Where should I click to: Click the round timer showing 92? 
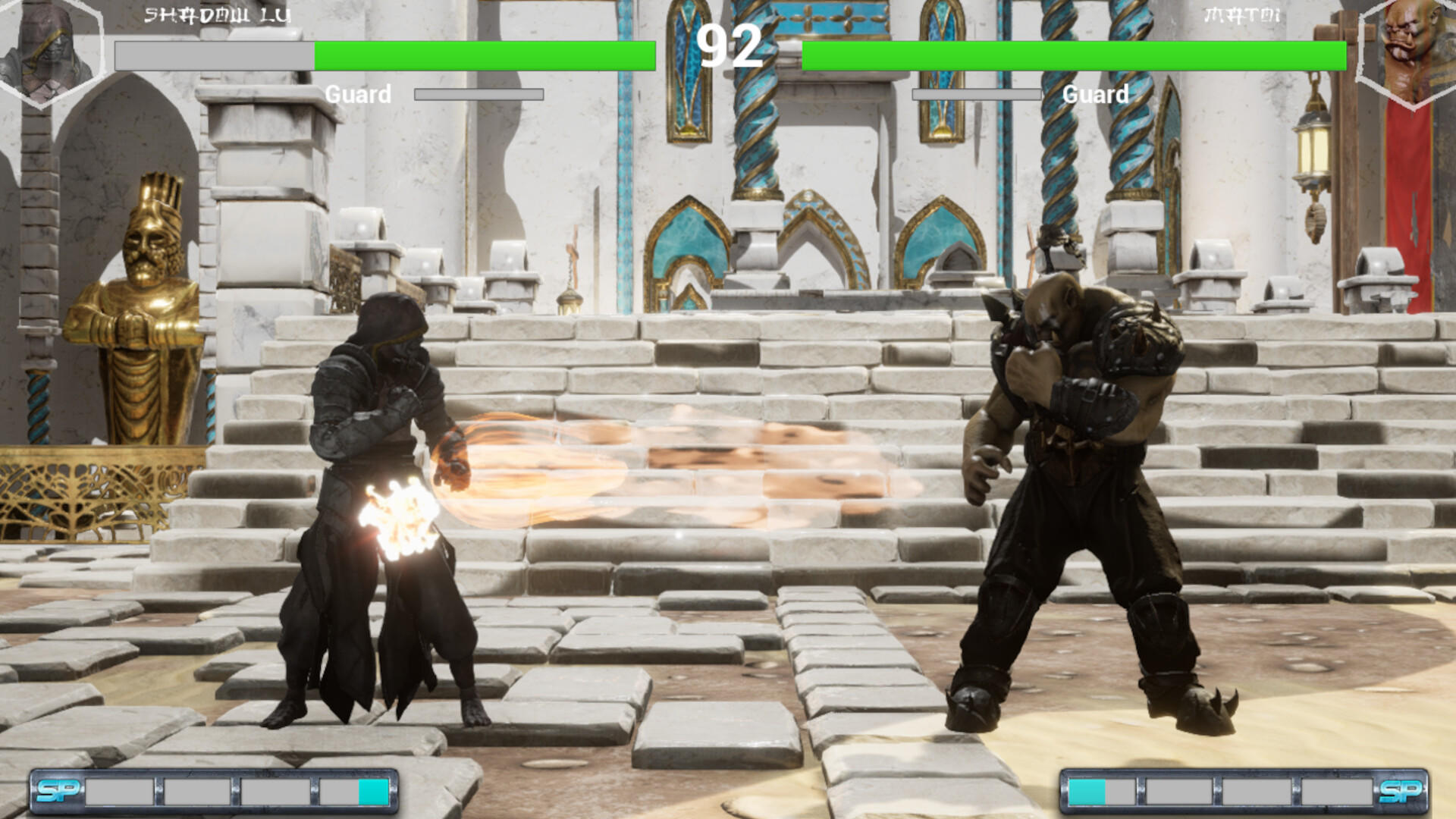(x=728, y=47)
